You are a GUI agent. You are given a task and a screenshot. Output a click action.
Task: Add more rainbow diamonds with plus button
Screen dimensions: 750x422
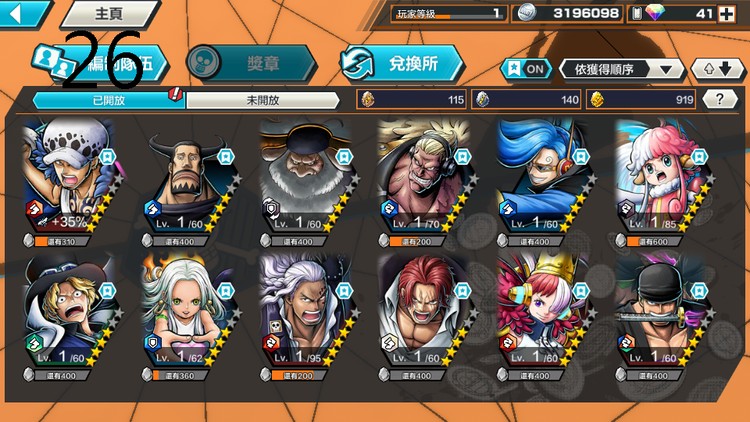tap(725, 13)
